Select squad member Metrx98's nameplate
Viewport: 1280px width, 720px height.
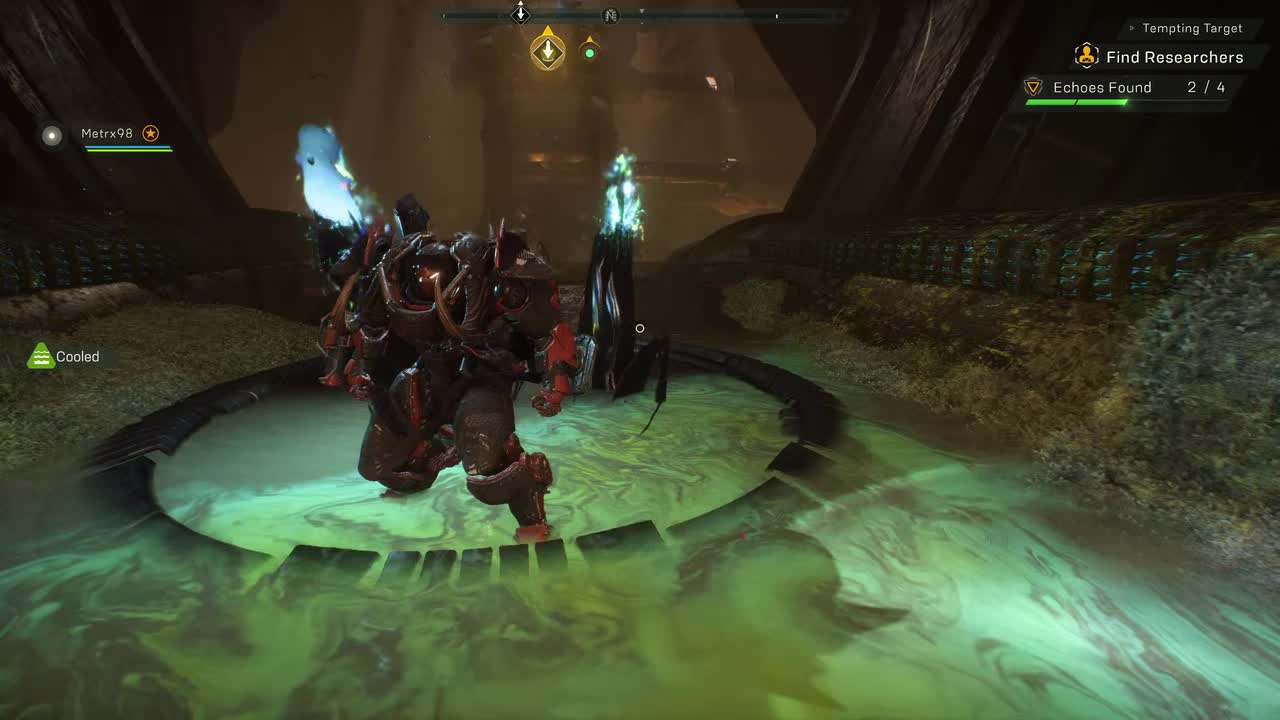tap(107, 133)
